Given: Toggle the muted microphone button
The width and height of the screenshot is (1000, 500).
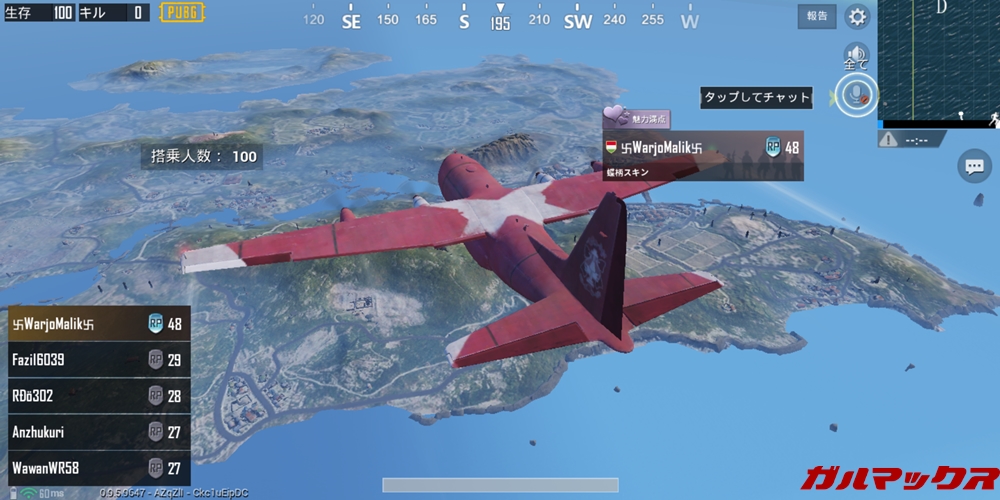Looking at the screenshot, I should tap(855, 96).
